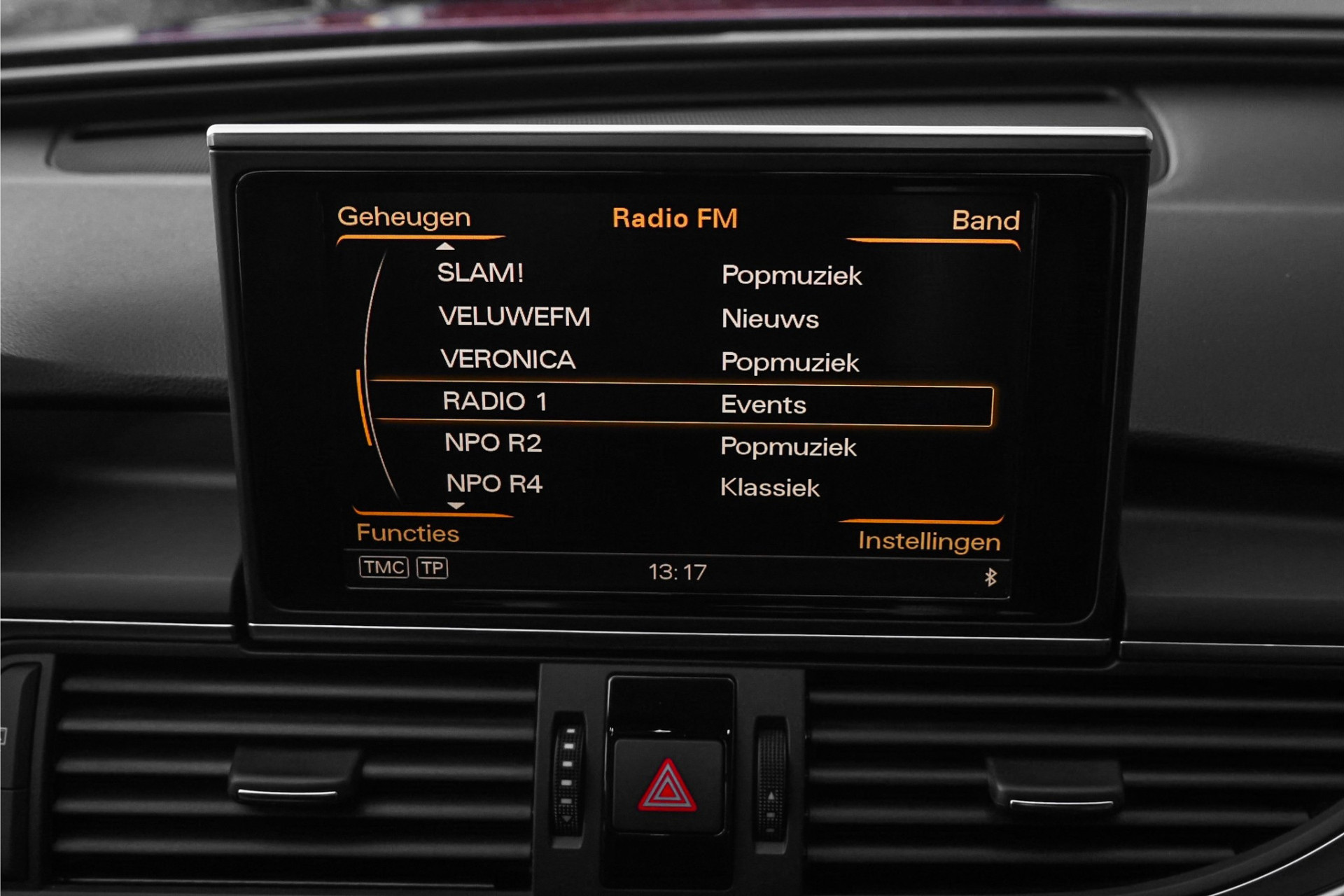
Task: Activate the red hazard warning button
Action: (667, 786)
